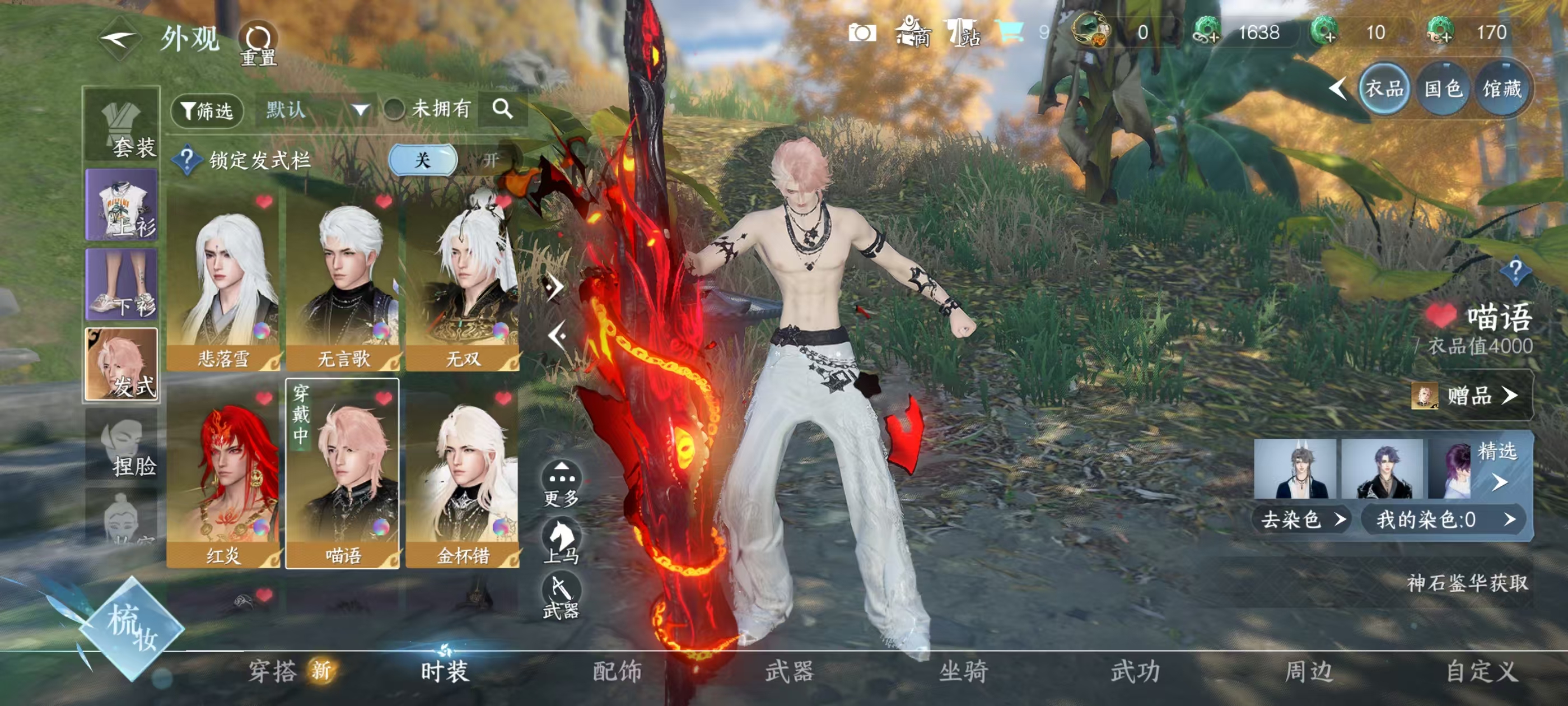
Task: Select the 套装 outfit set category
Action: [x=122, y=127]
